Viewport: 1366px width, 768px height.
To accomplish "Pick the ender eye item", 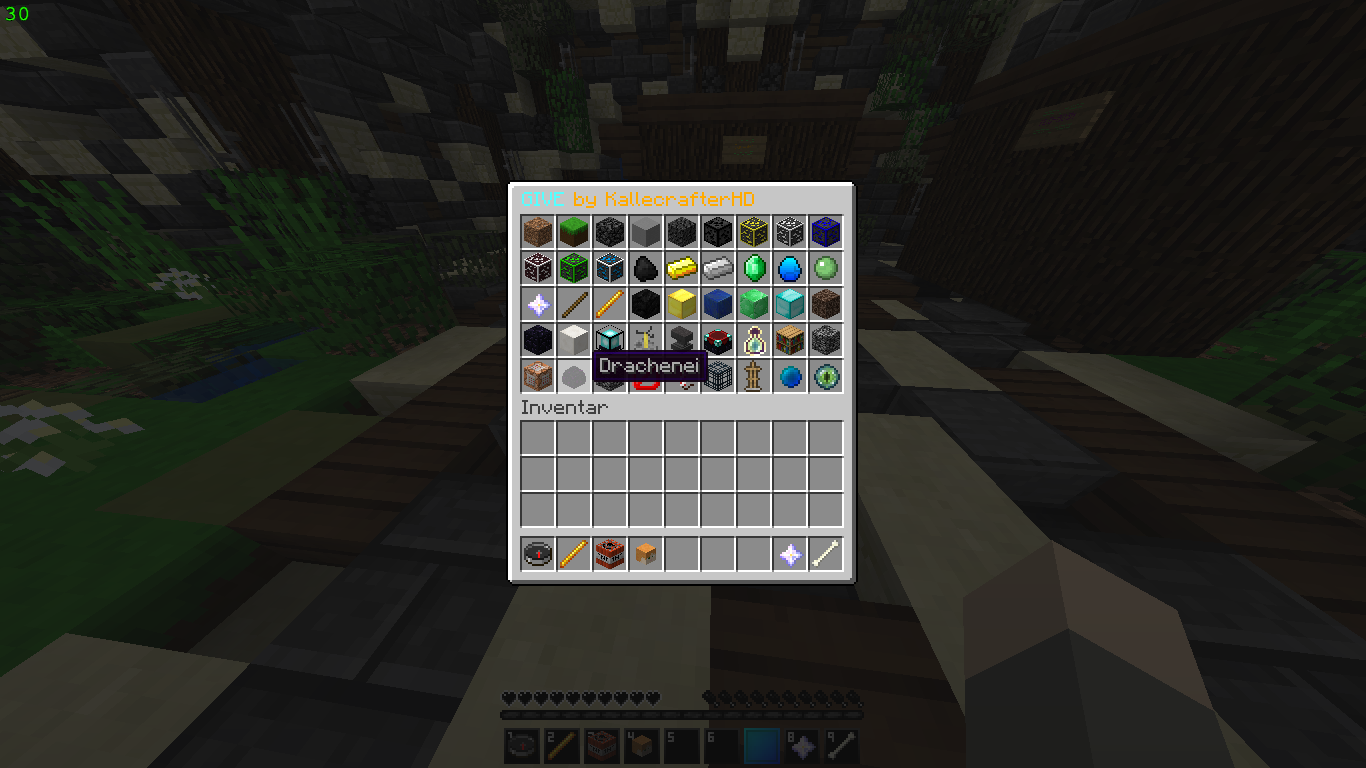I will [826, 376].
